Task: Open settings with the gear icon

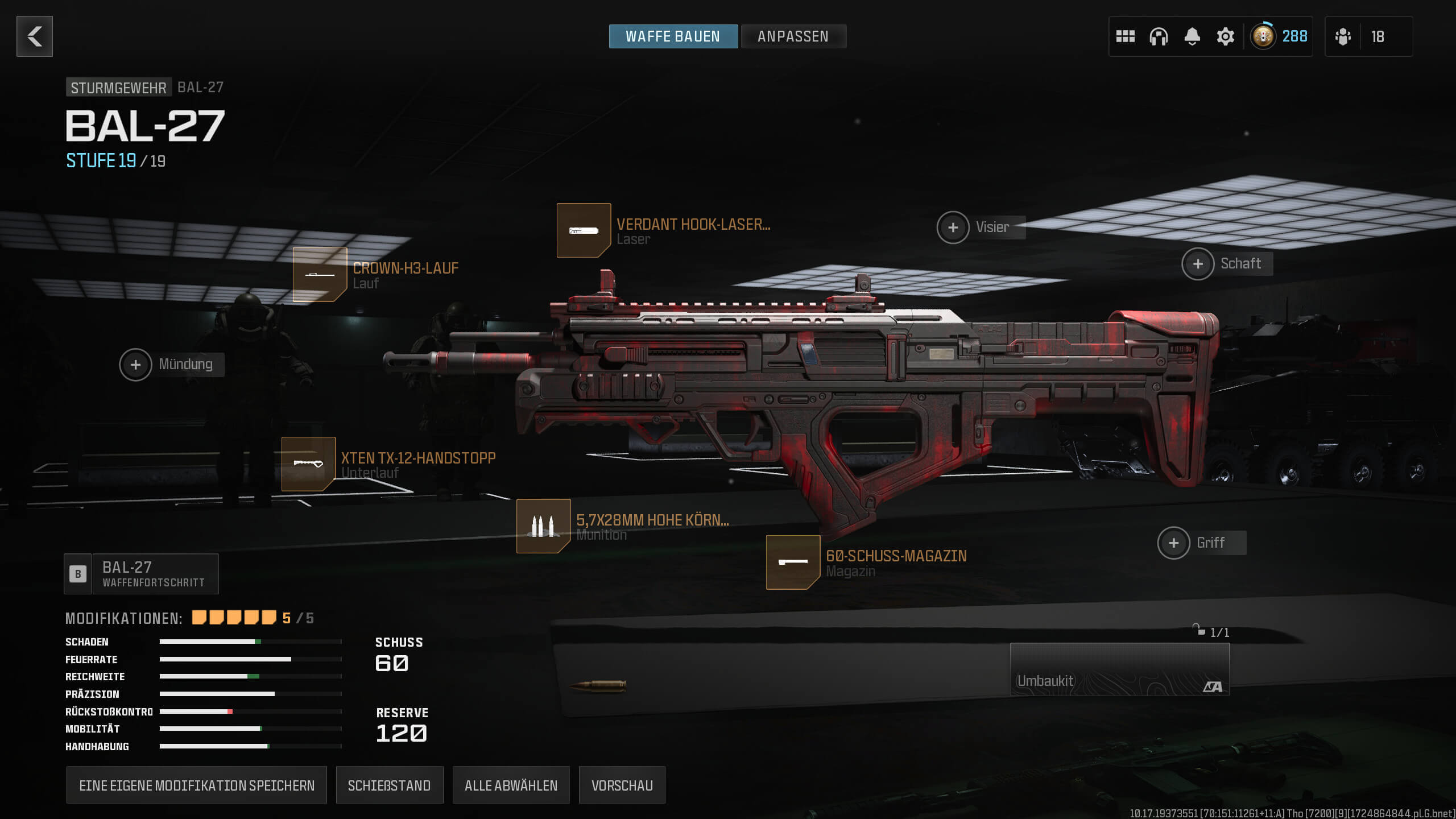Action: coord(1225,36)
